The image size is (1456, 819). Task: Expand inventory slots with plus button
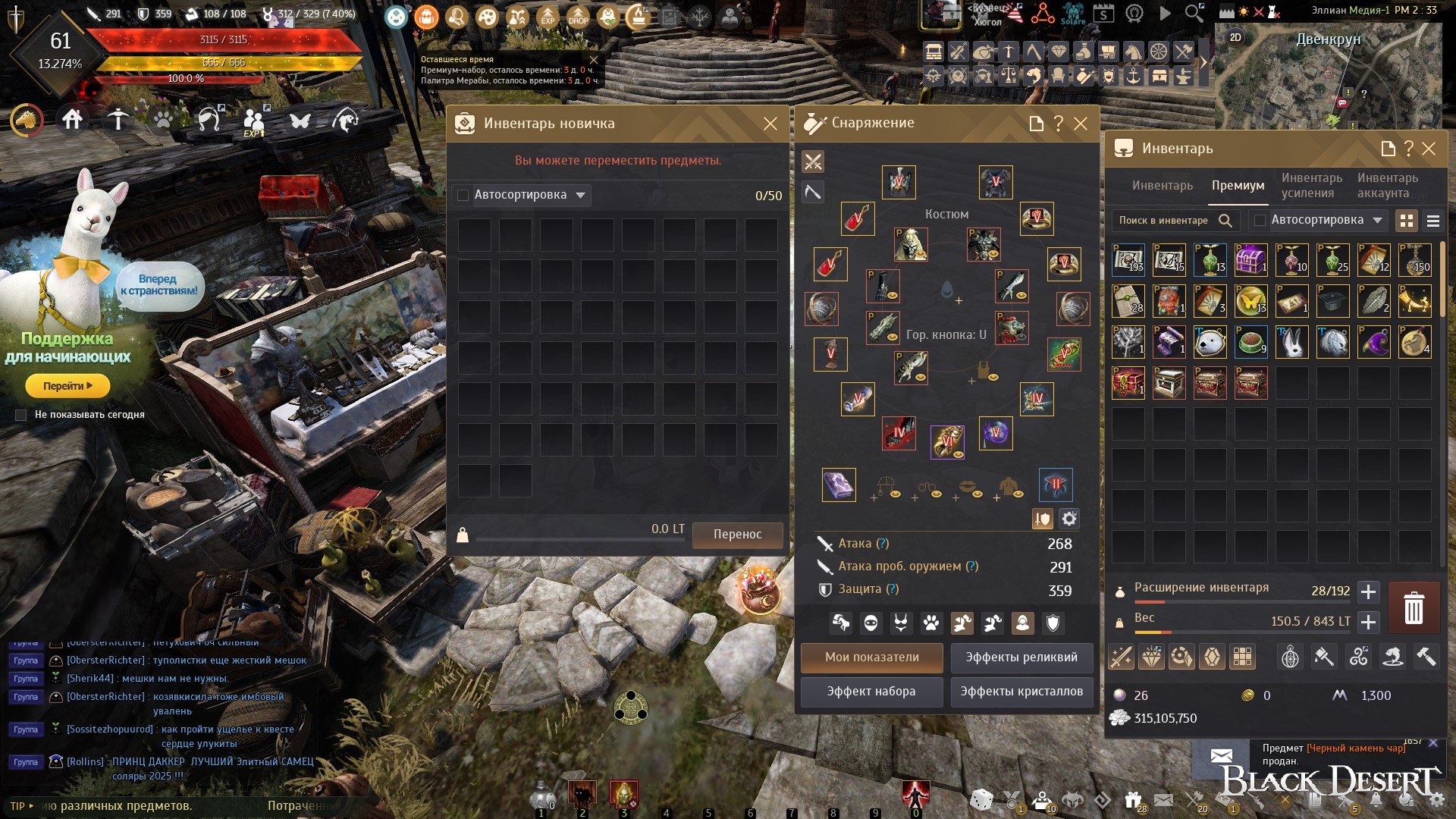(1368, 591)
